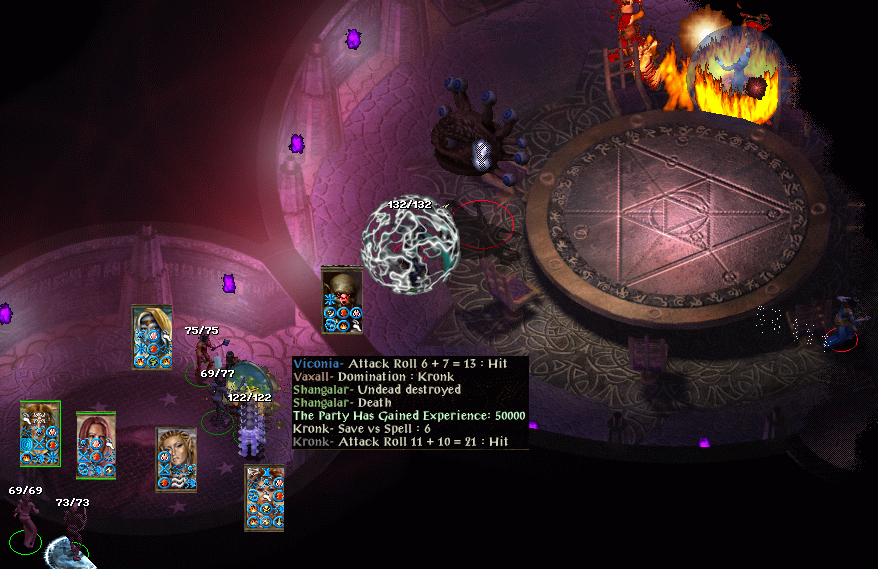The width and height of the screenshot is (878, 569).
Task: Choose the red-haired woman's portrait
Action: pos(96,445)
